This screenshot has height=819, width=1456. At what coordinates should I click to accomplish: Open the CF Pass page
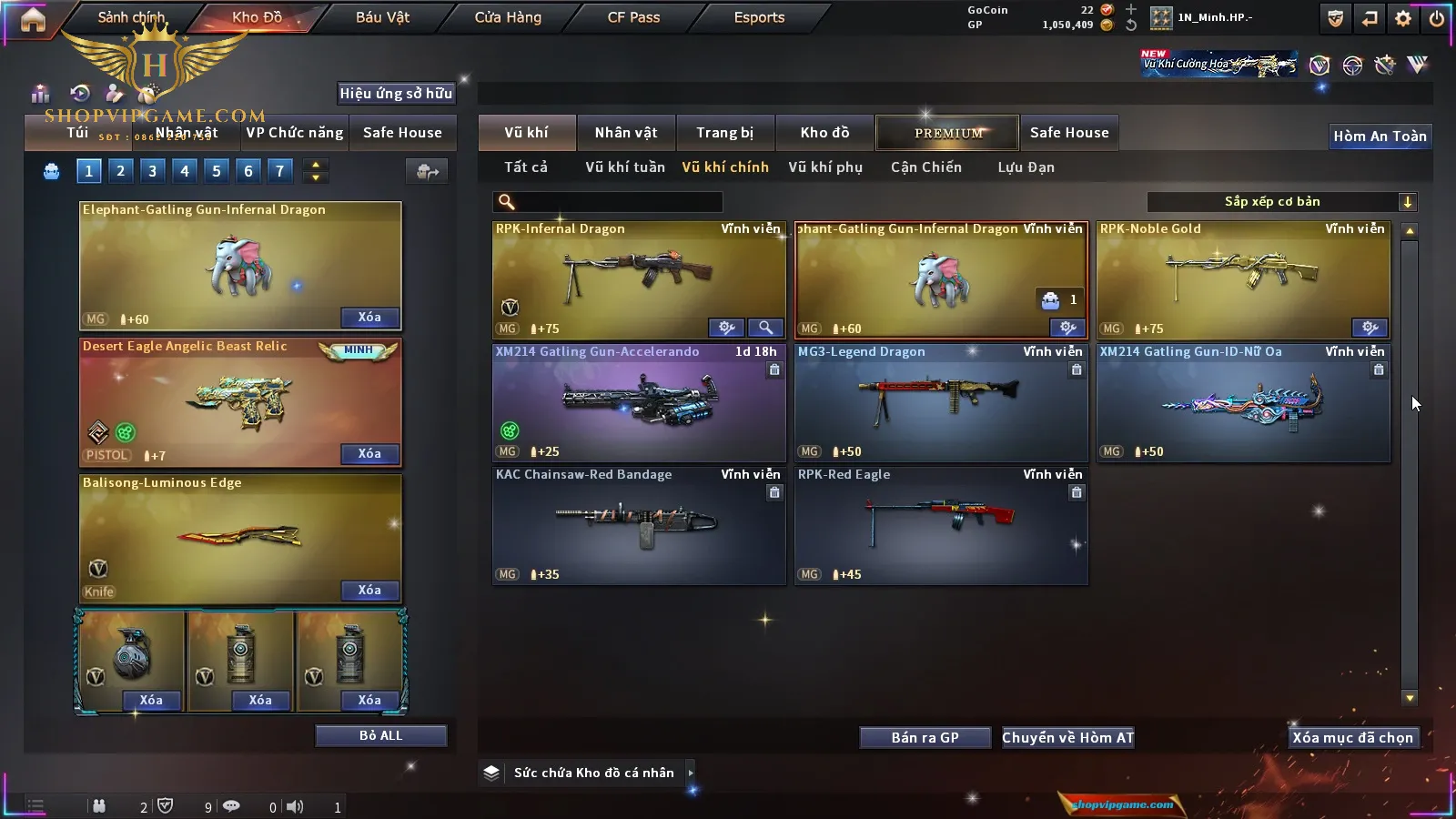point(633,17)
